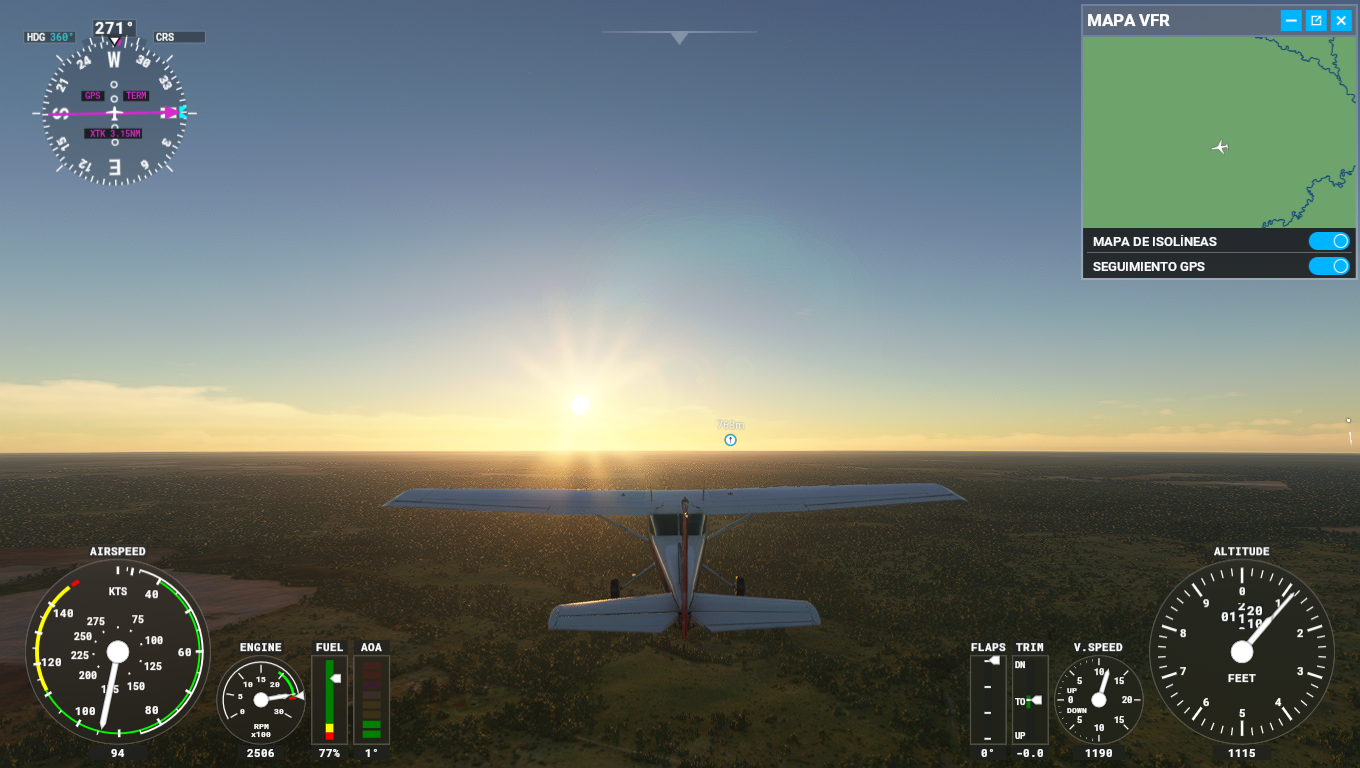Toggle the Mapa de Isolíneas switch
The image size is (1360, 768).
pos(1329,241)
